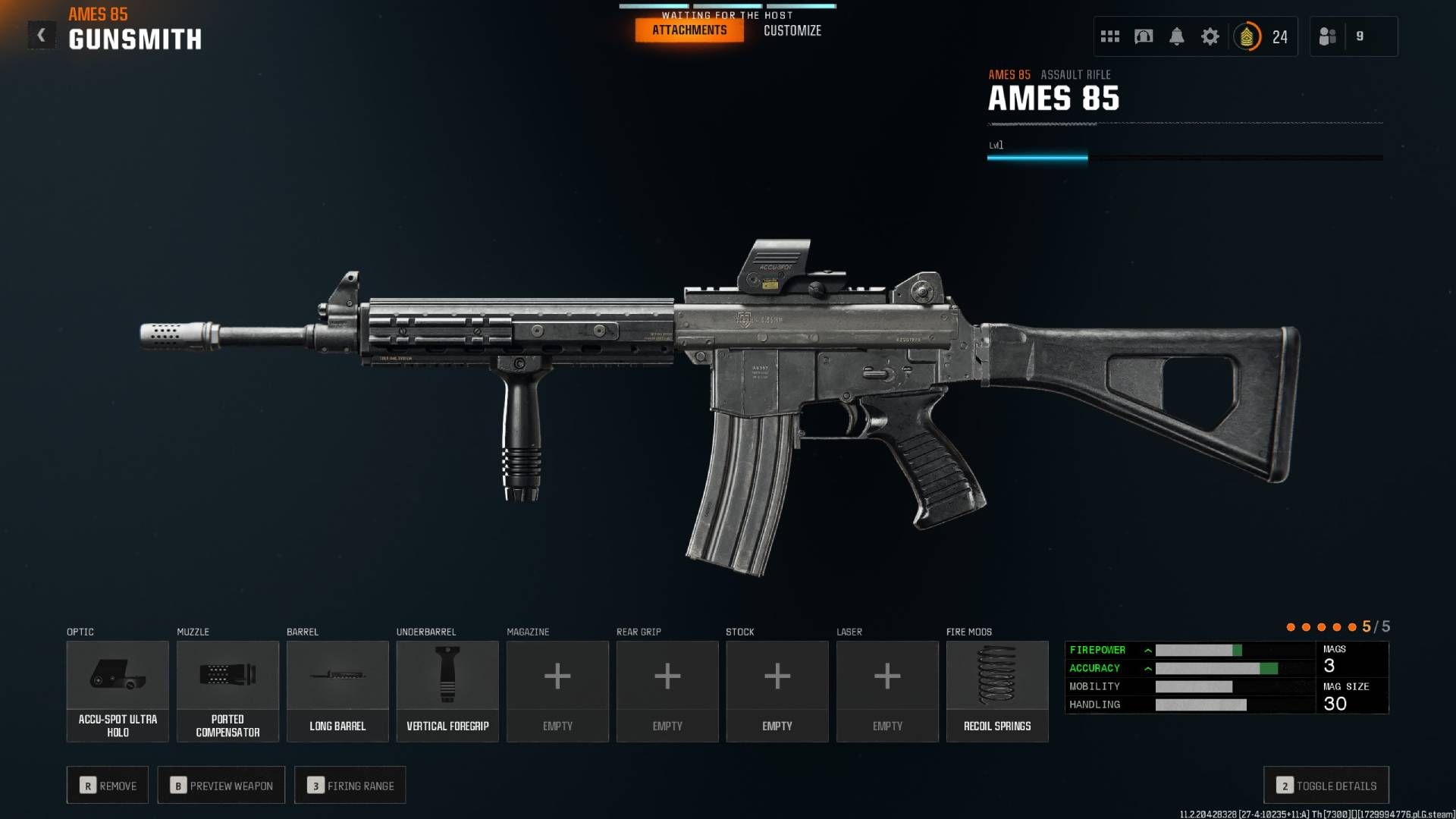The image size is (1456, 819).
Task: Select the Accu-Spot Ultra Holo optic slot
Action: [118, 690]
